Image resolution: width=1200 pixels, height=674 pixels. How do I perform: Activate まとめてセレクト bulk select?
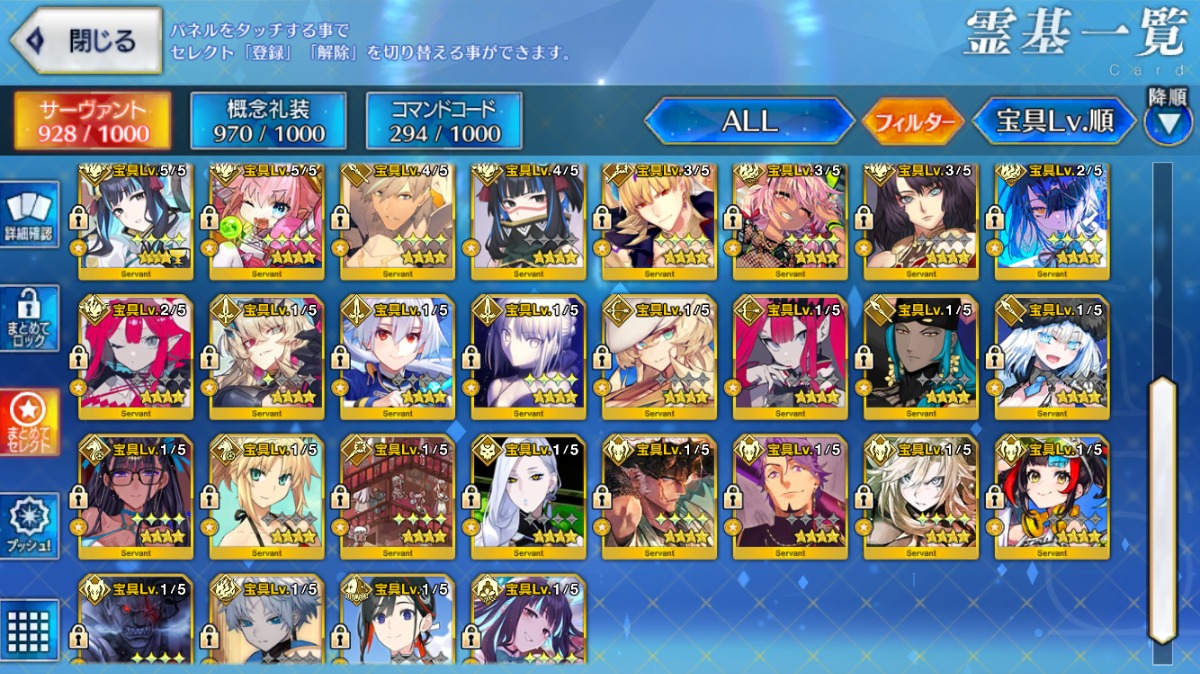click(x=29, y=422)
